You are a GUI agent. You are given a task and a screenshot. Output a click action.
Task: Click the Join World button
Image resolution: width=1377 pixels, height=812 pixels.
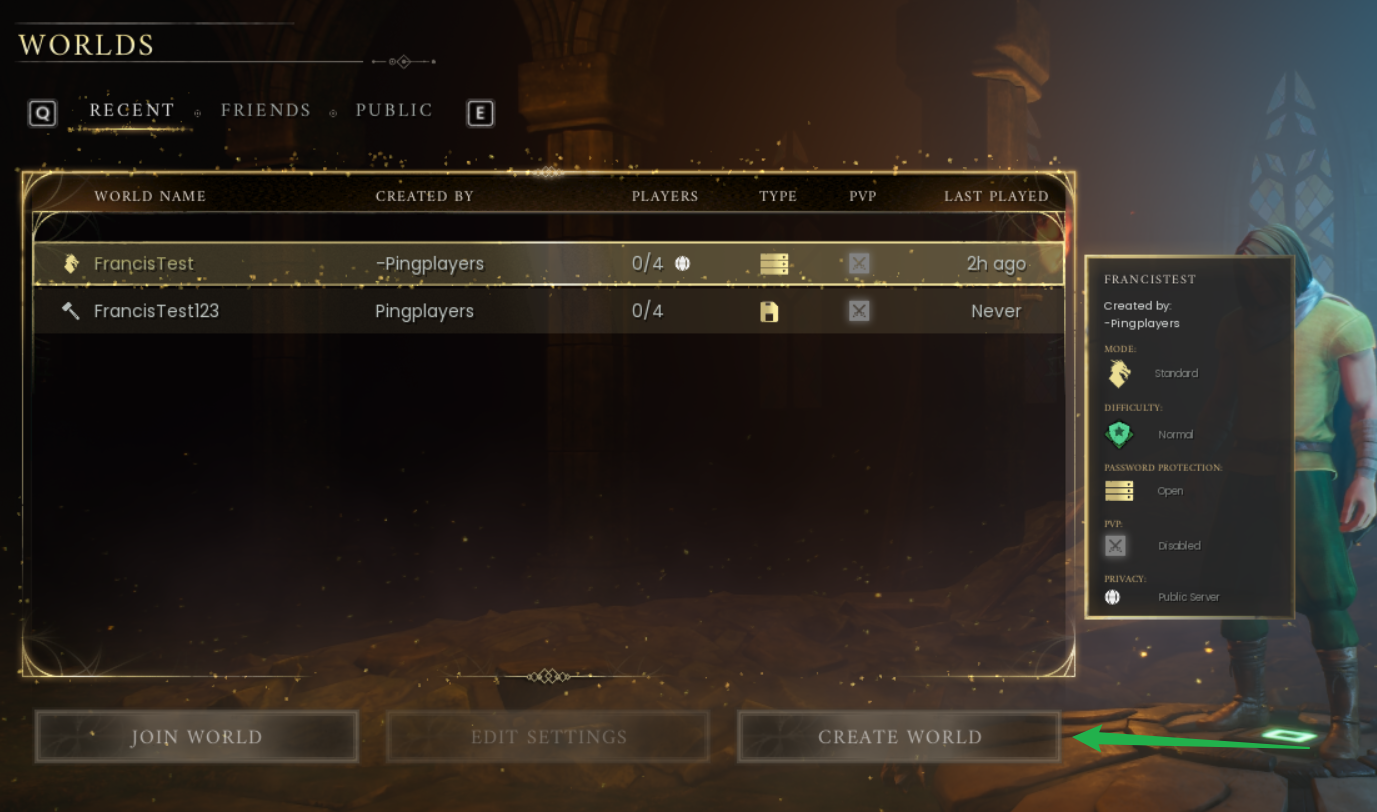pos(196,737)
